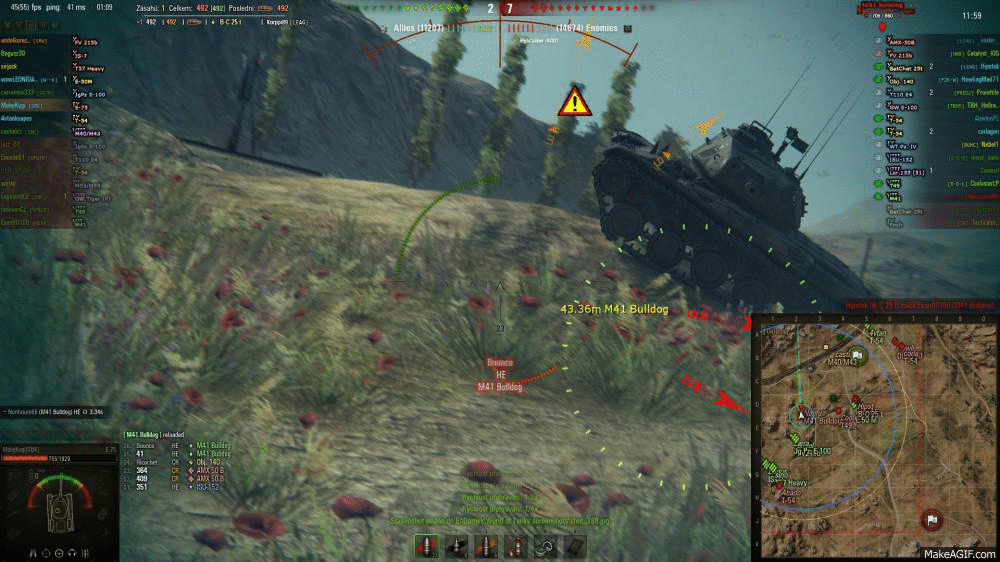
Task: Select ally MolePopp in the team list
Action: point(40,104)
